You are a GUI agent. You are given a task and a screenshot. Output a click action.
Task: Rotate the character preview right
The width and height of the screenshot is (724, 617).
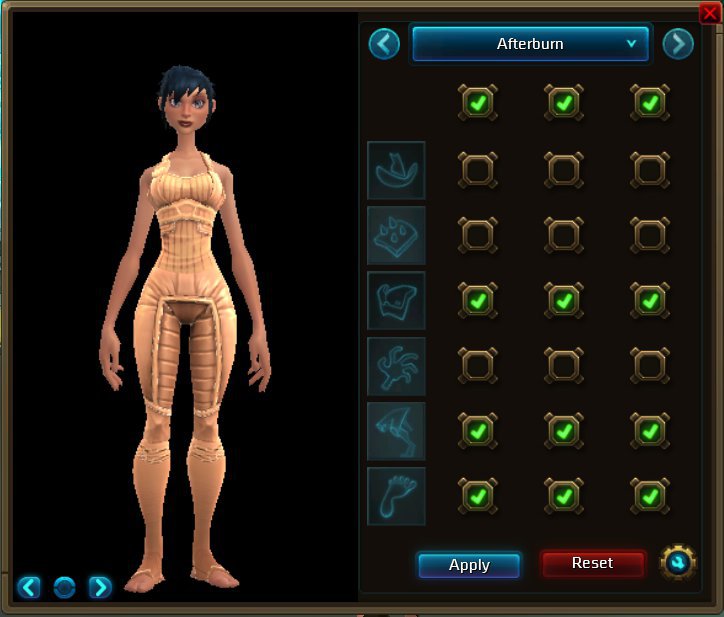[100, 587]
